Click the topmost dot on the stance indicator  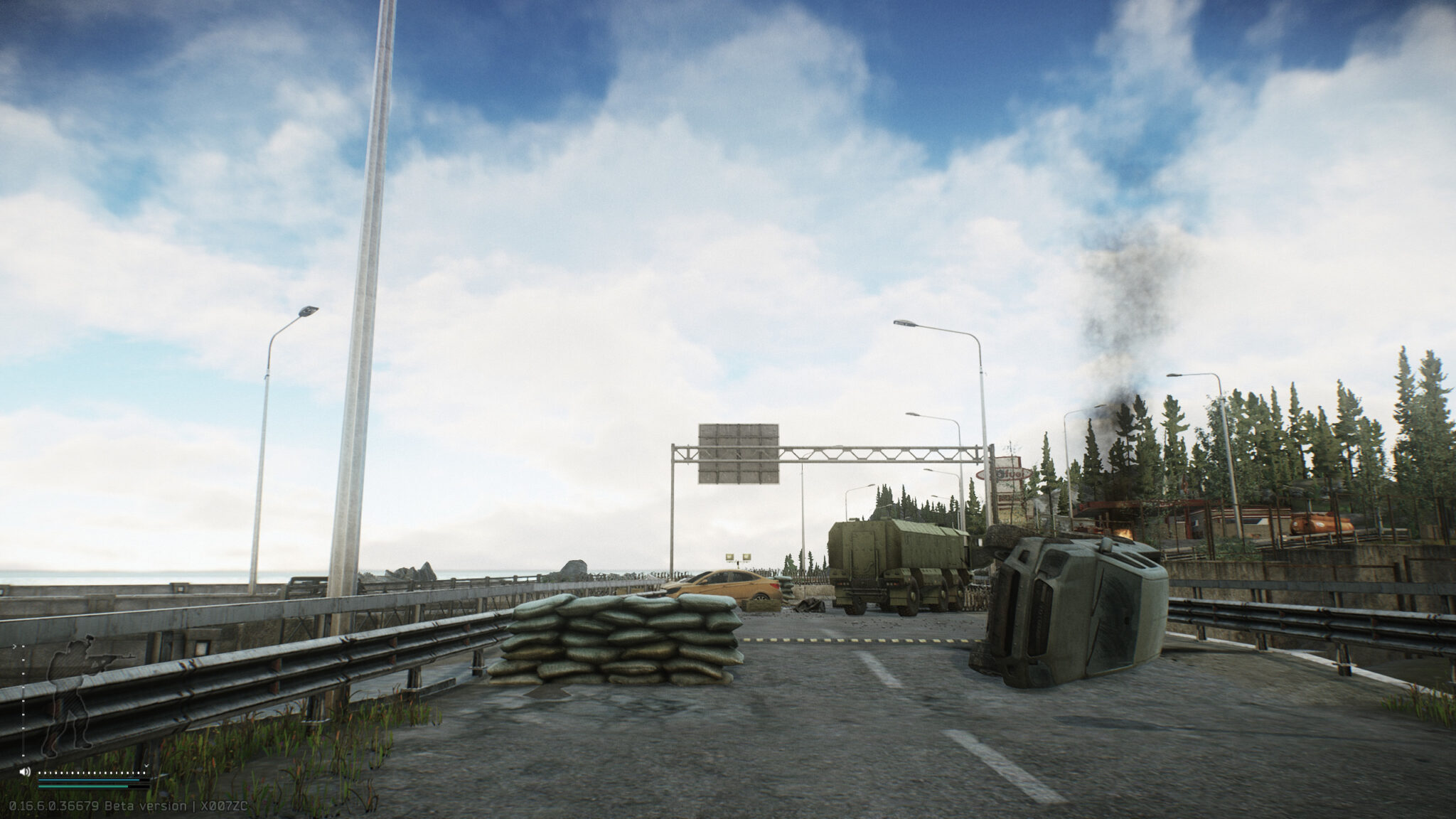(x=23, y=646)
